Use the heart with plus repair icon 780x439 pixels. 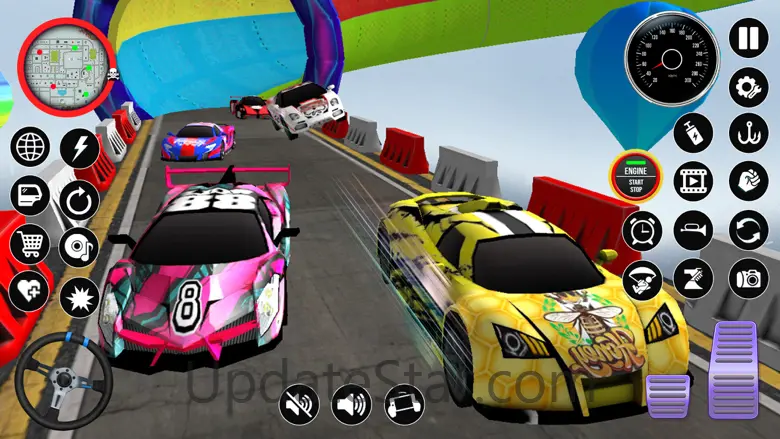point(30,291)
